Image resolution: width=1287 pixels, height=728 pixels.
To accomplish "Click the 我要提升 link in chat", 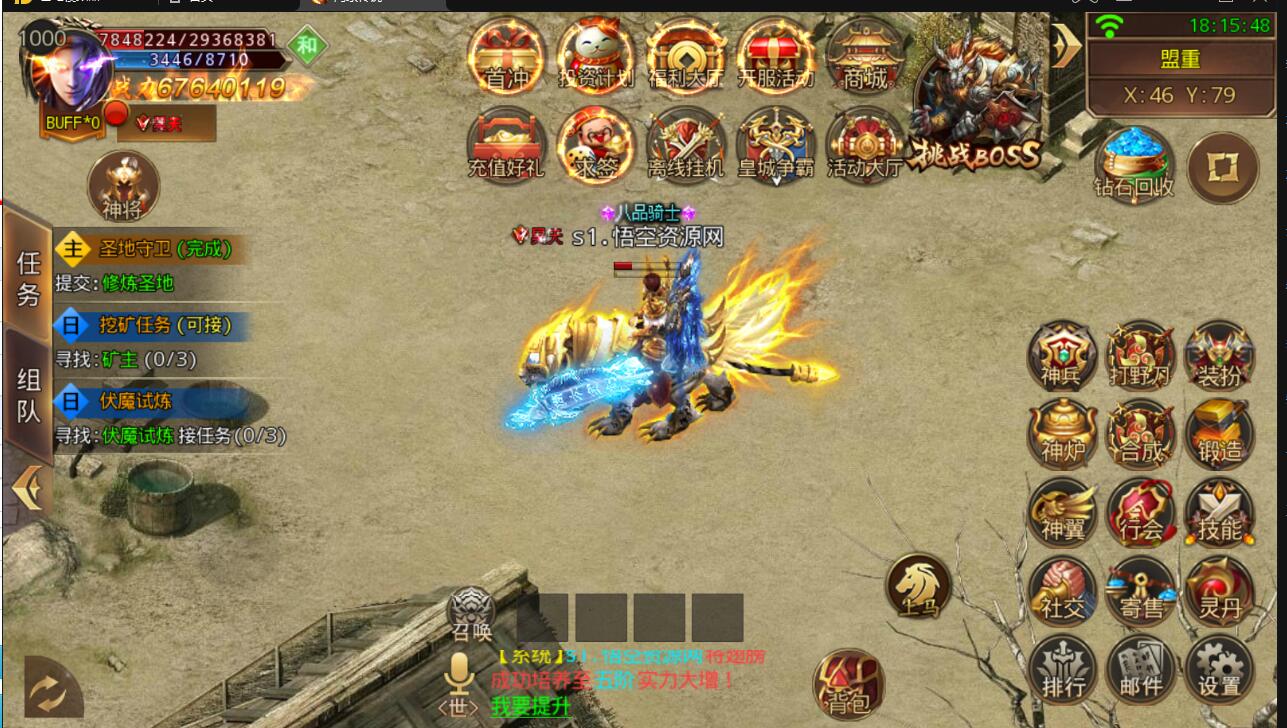I will tap(530, 705).
